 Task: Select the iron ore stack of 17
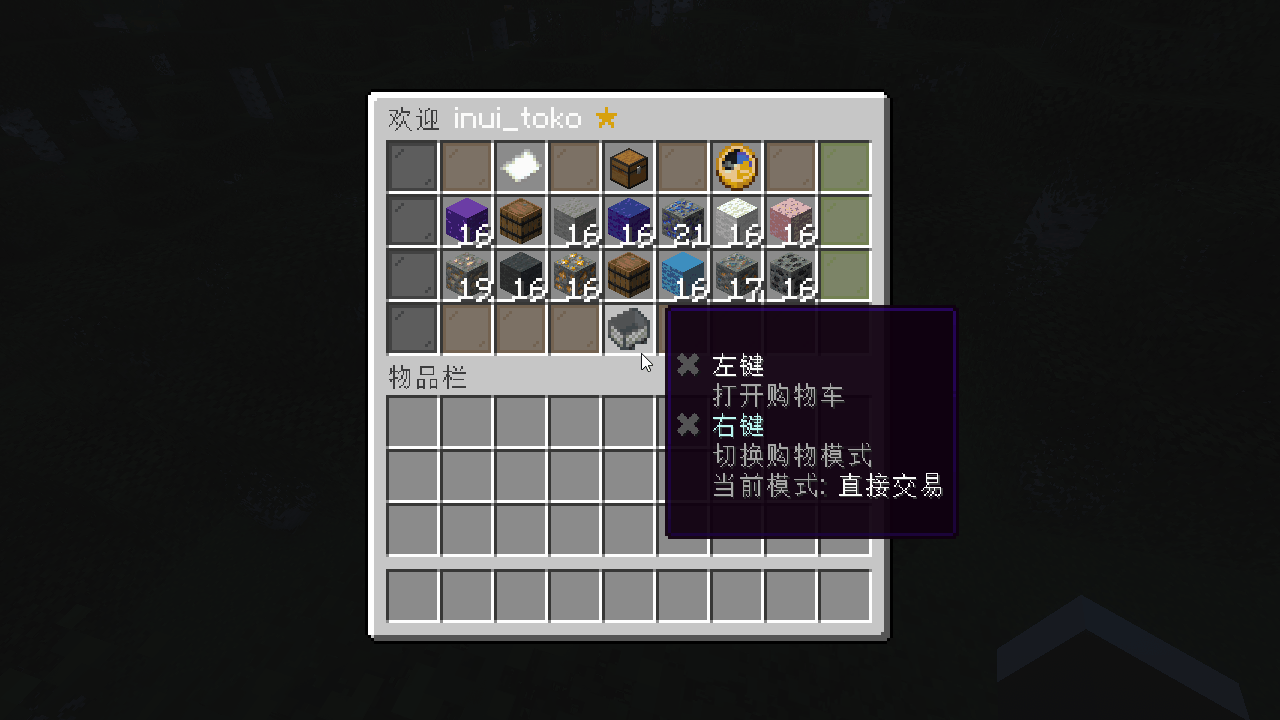736,275
